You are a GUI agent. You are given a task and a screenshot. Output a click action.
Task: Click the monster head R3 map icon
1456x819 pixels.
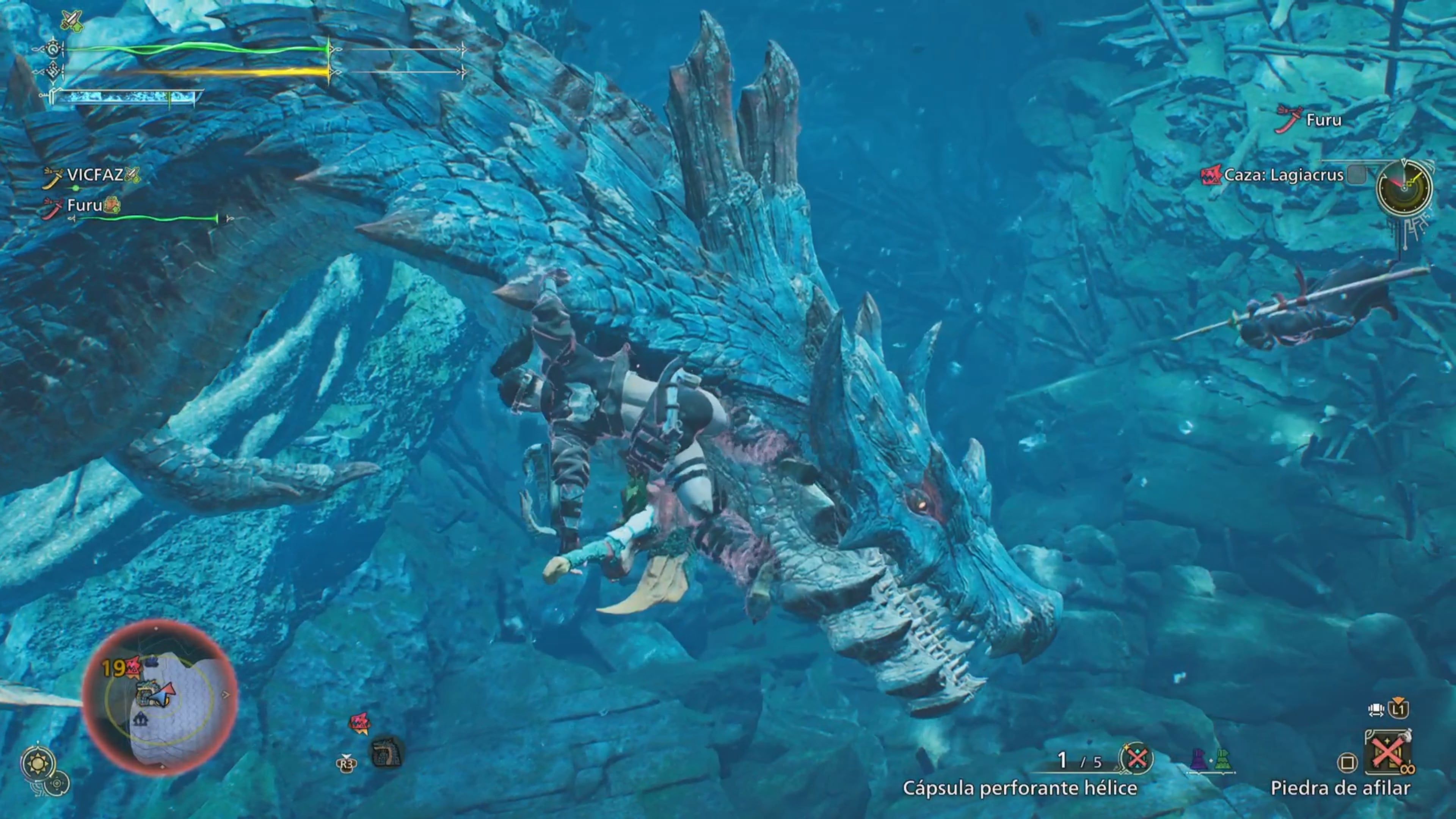click(x=387, y=753)
